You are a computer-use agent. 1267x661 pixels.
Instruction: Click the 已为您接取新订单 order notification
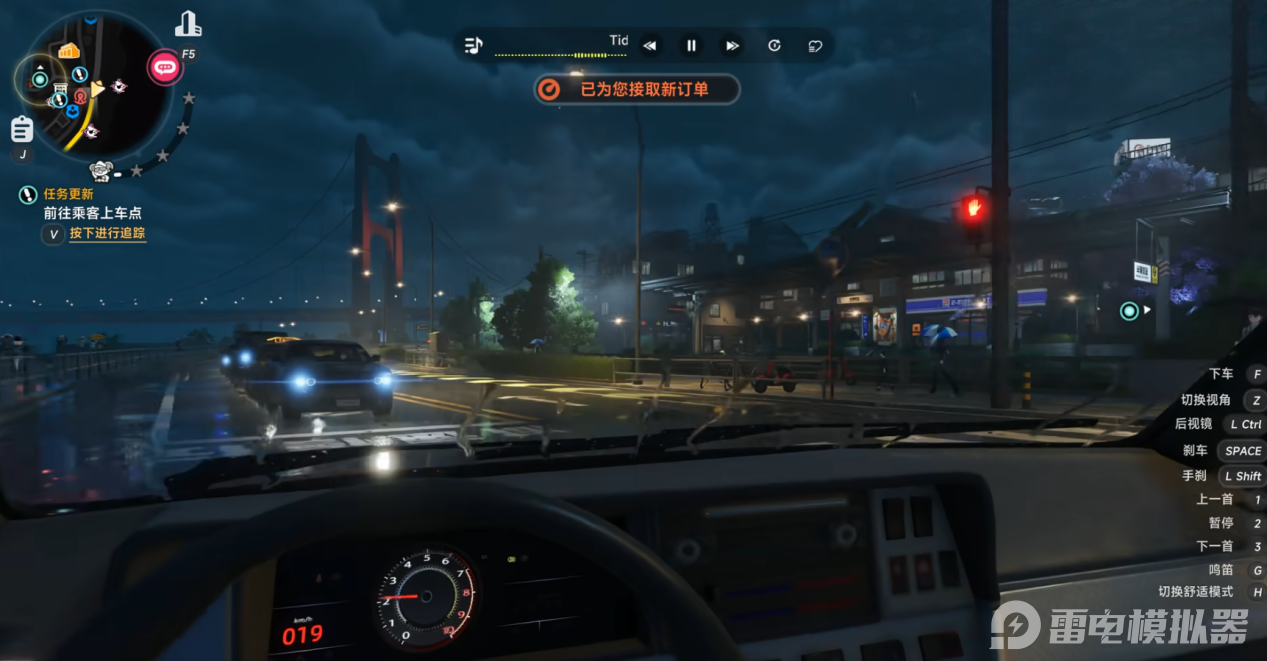click(x=637, y=89)
